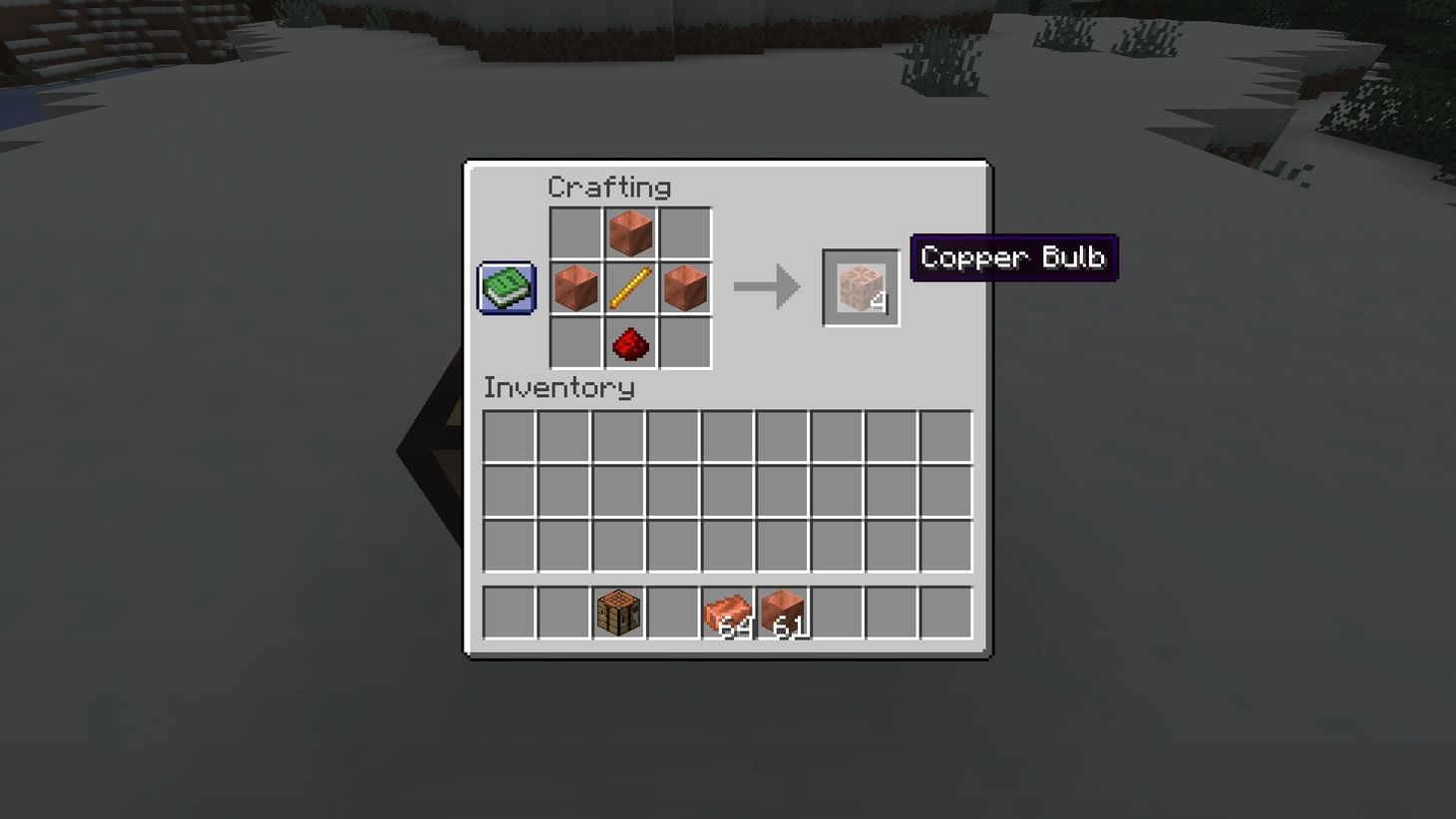This screenshot has height=819, width=1456.
Task: Click the leftmost empty hotbar slot
Action: [508, 610]
